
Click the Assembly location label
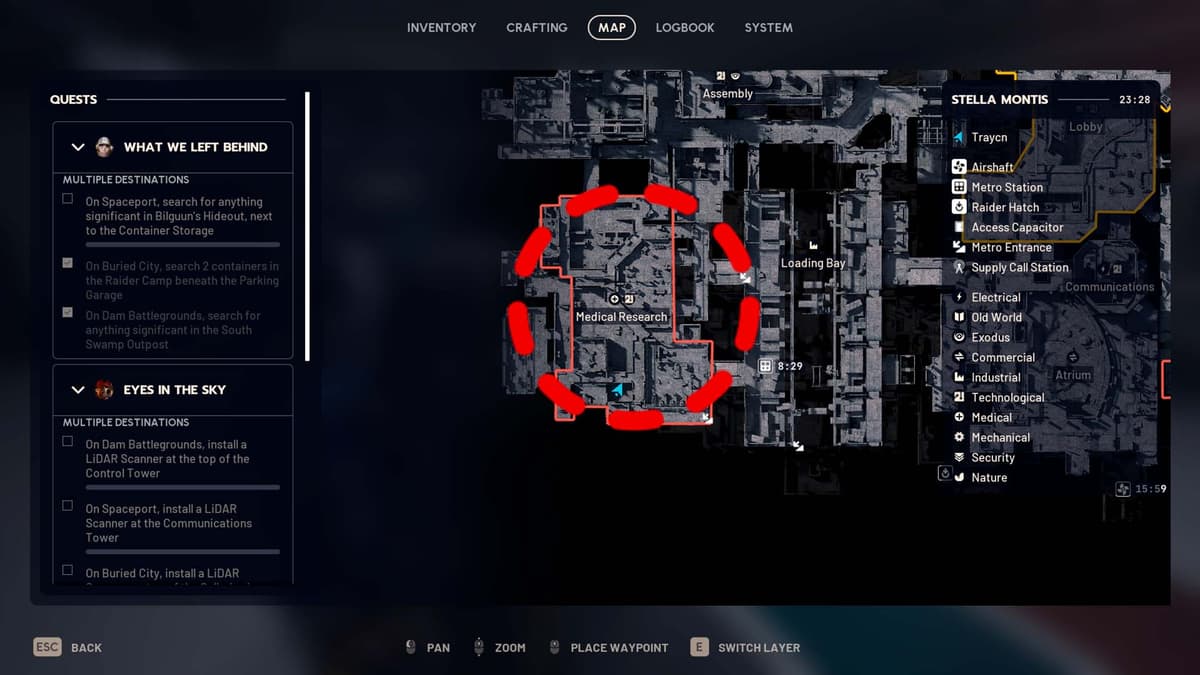click(727, 93)
